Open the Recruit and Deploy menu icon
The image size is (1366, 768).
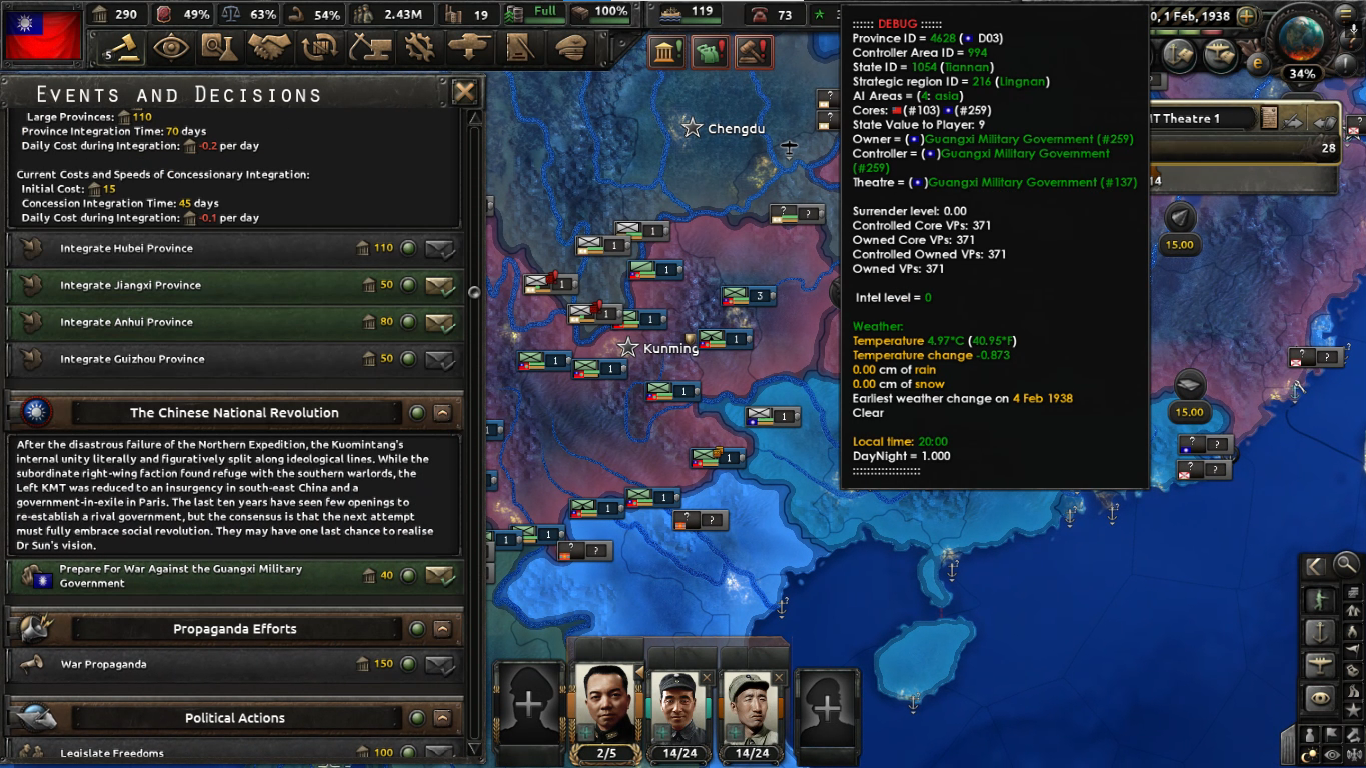coord(468,47)
